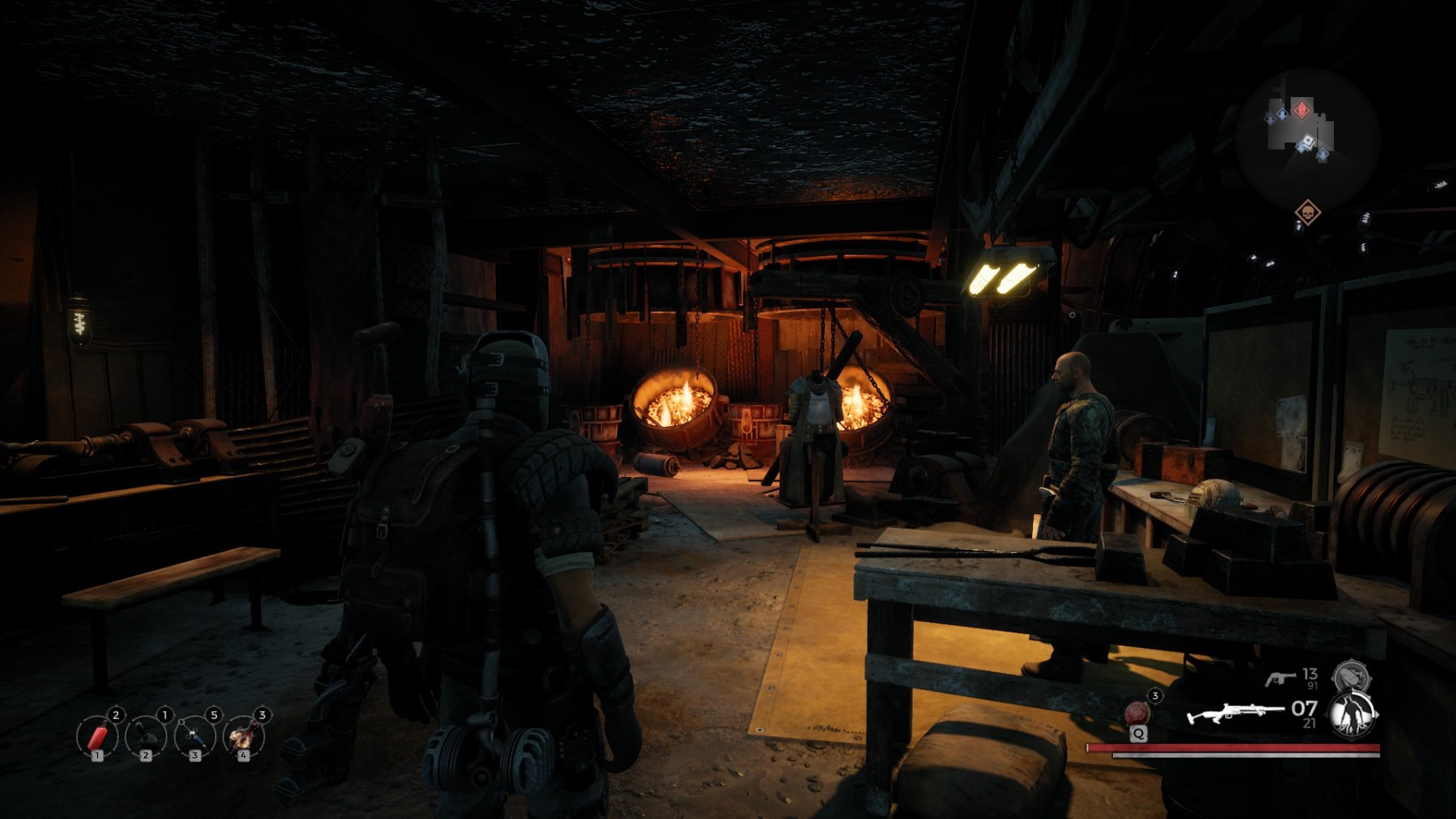
Task: Use the Dragon Heart healing item
Action: pos(1137,713)
